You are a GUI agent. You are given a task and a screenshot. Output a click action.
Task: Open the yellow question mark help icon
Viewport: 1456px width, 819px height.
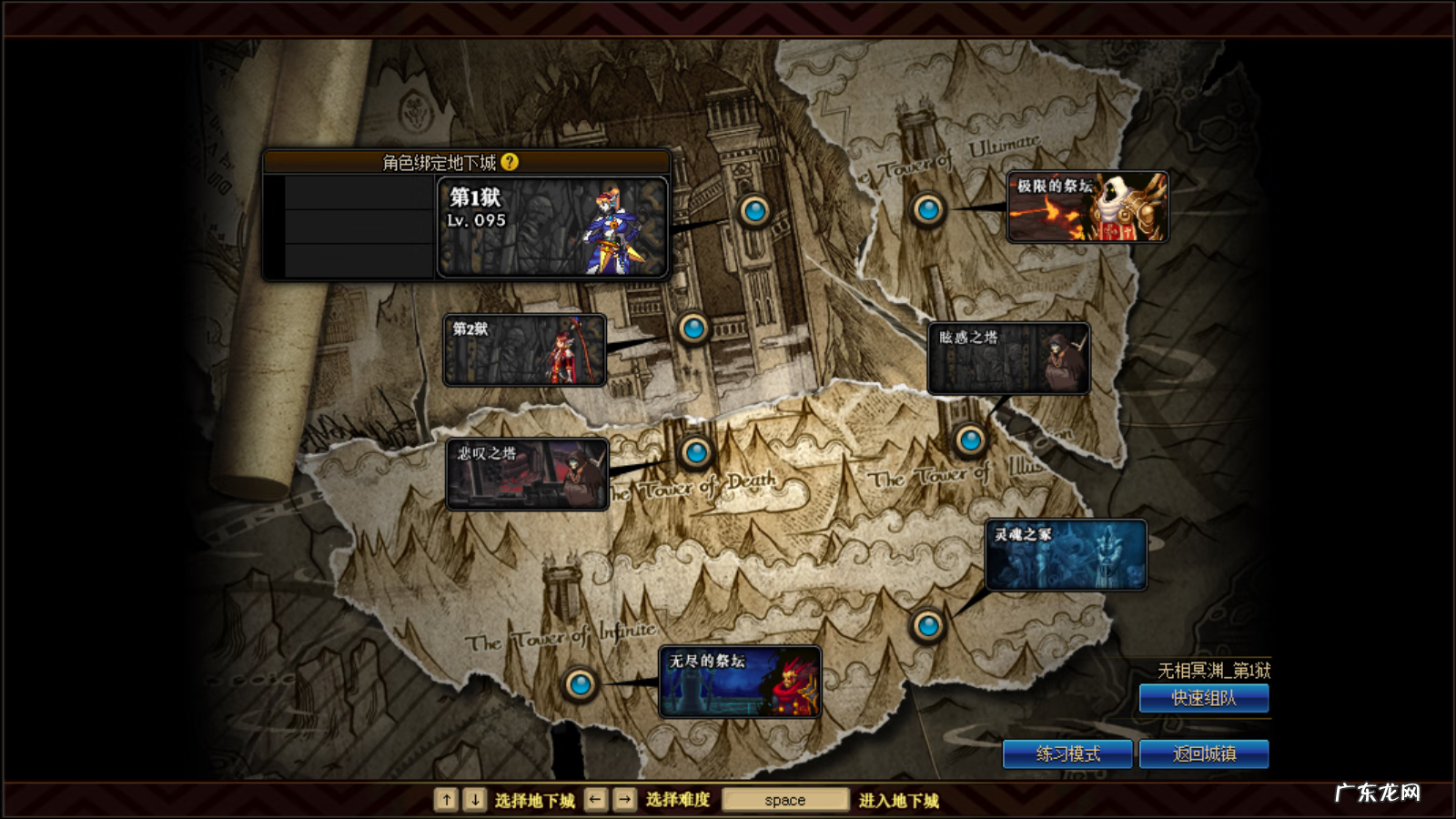510,162
